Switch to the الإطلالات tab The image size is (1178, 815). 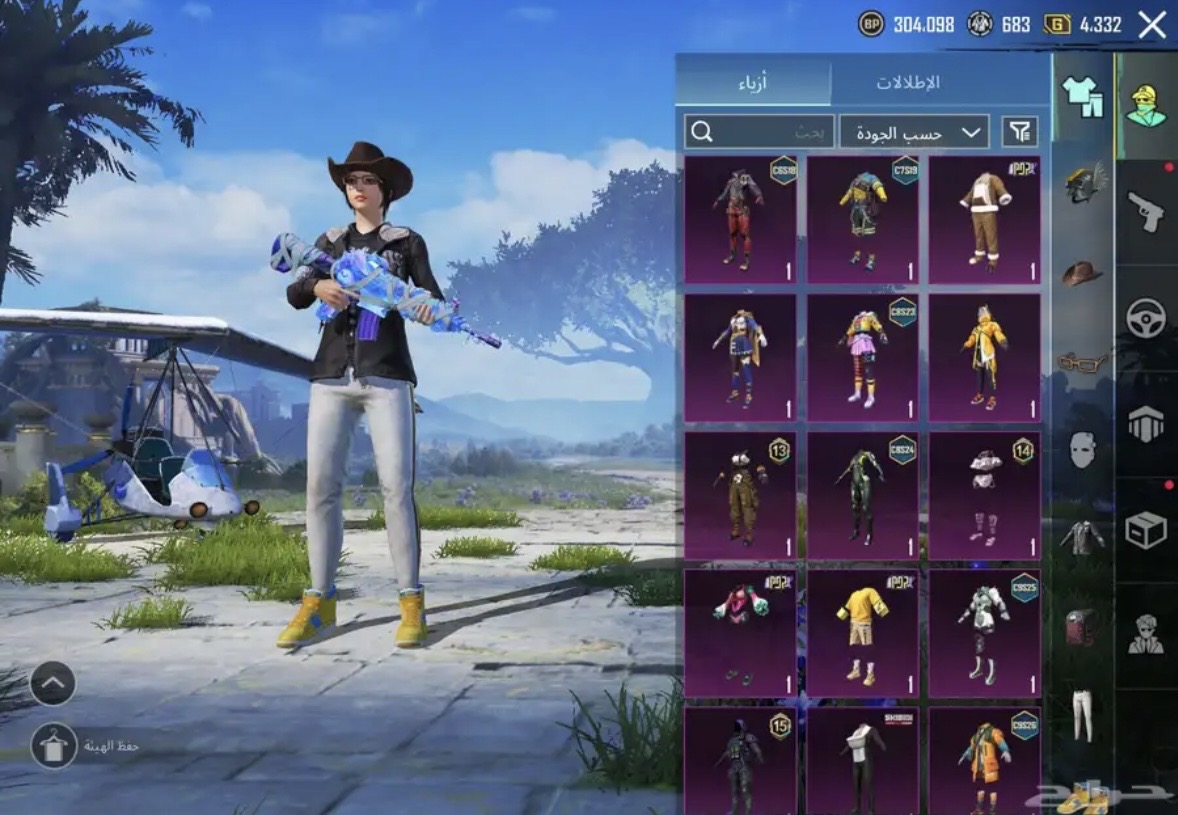click(x=908, y=82)
